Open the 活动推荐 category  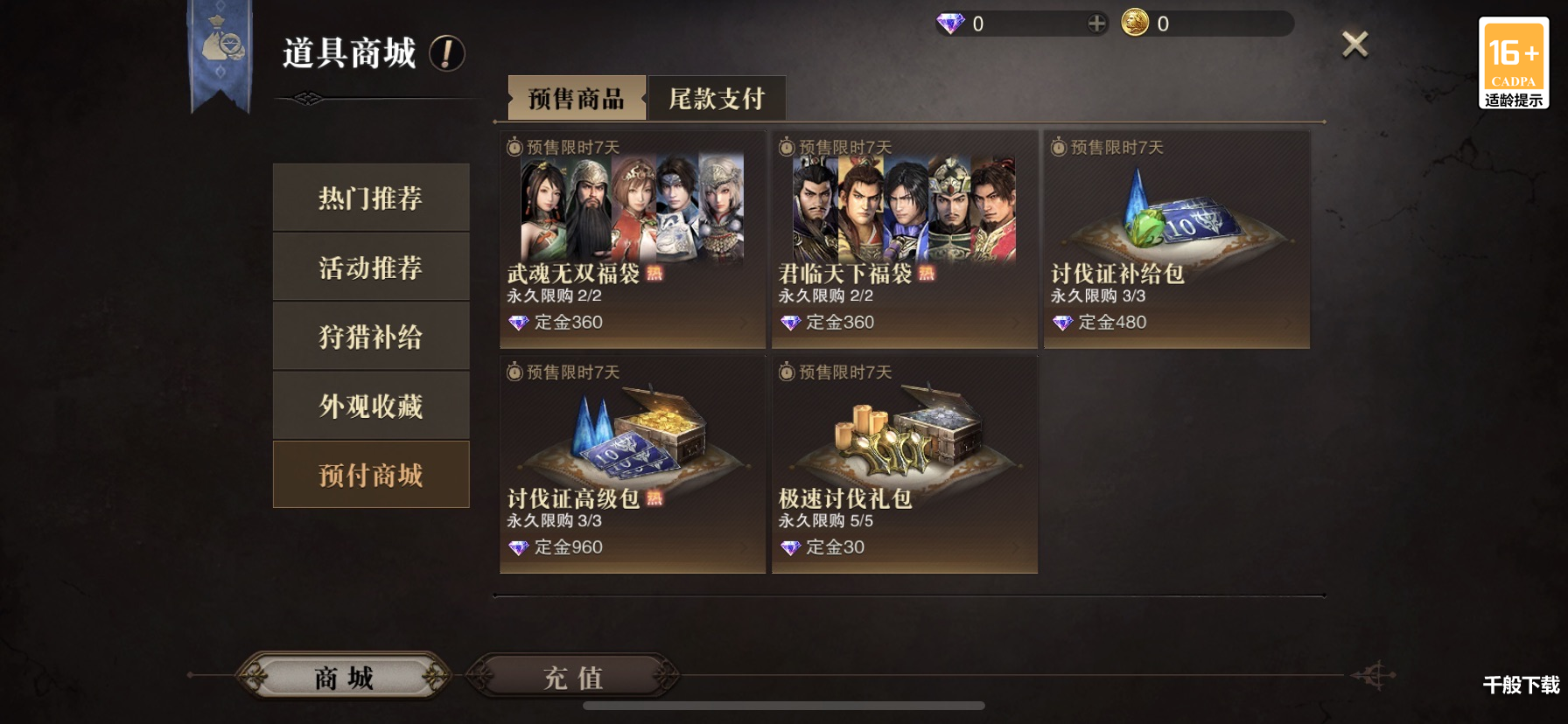(371, 267)
